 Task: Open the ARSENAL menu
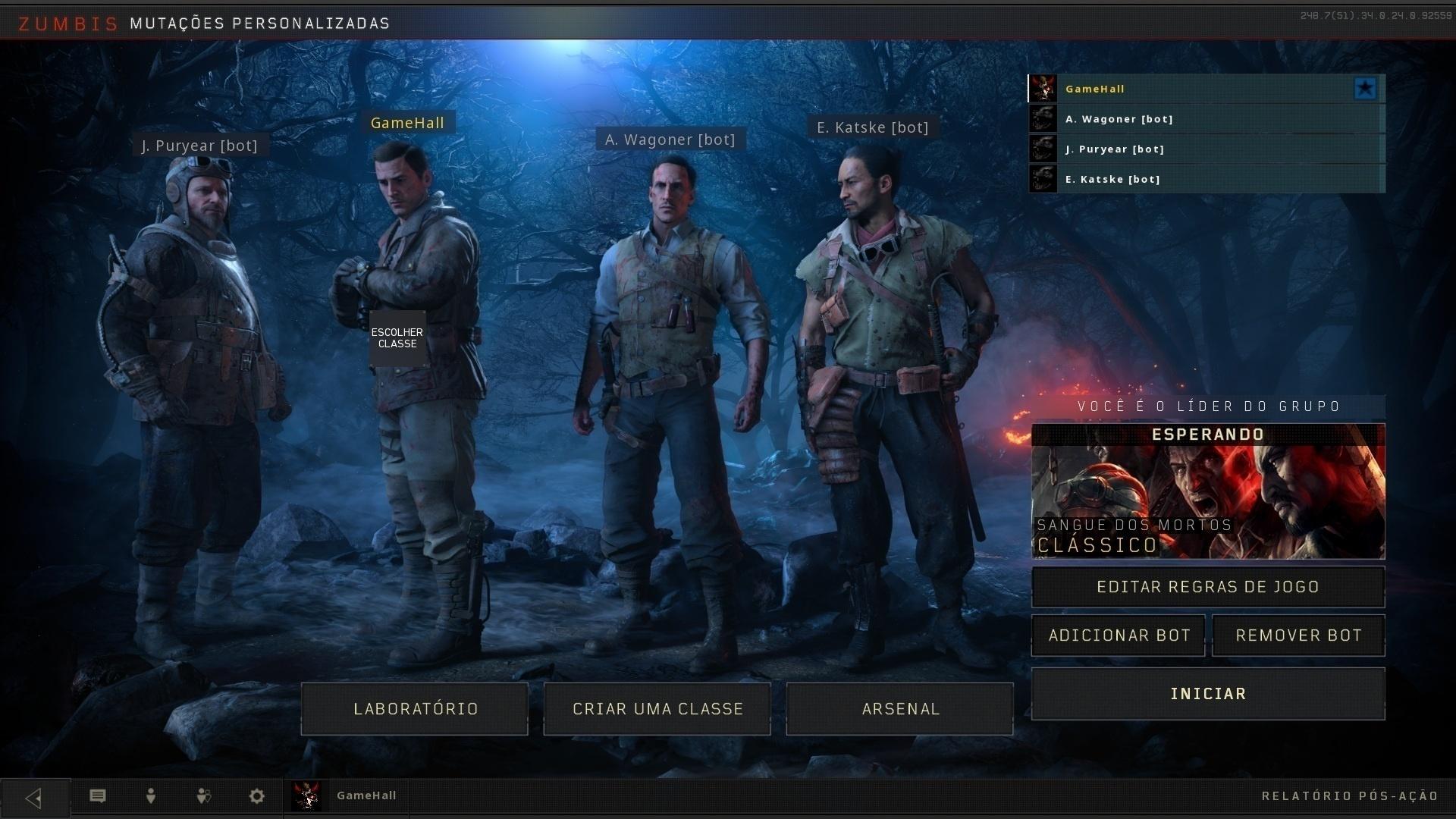(x=899, y=708)
